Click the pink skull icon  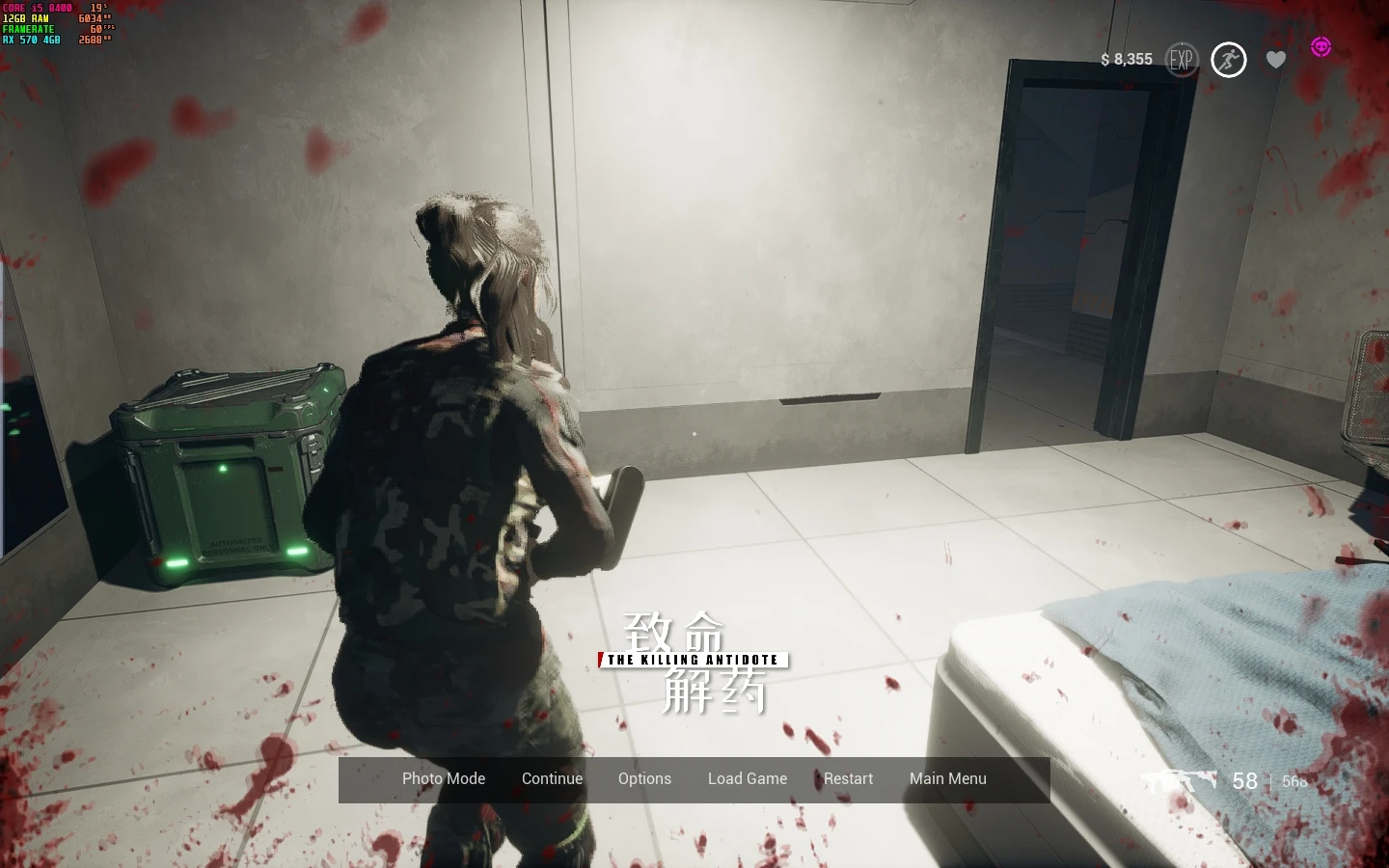pos(1321,46)
